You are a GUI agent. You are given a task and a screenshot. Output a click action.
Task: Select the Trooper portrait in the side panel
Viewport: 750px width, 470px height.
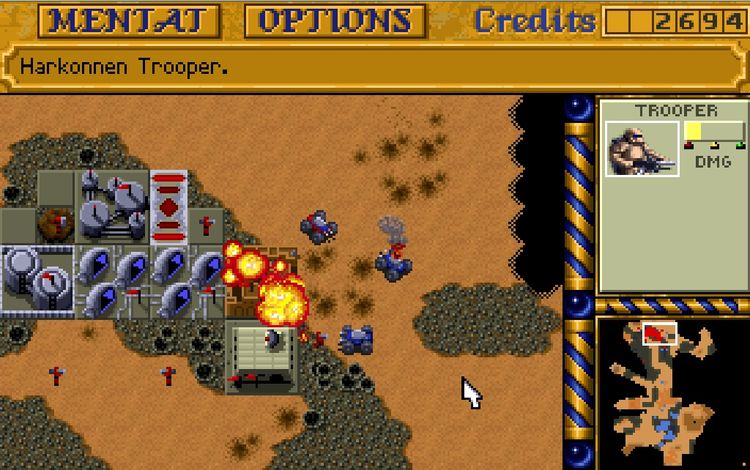[x=643, y=150]
